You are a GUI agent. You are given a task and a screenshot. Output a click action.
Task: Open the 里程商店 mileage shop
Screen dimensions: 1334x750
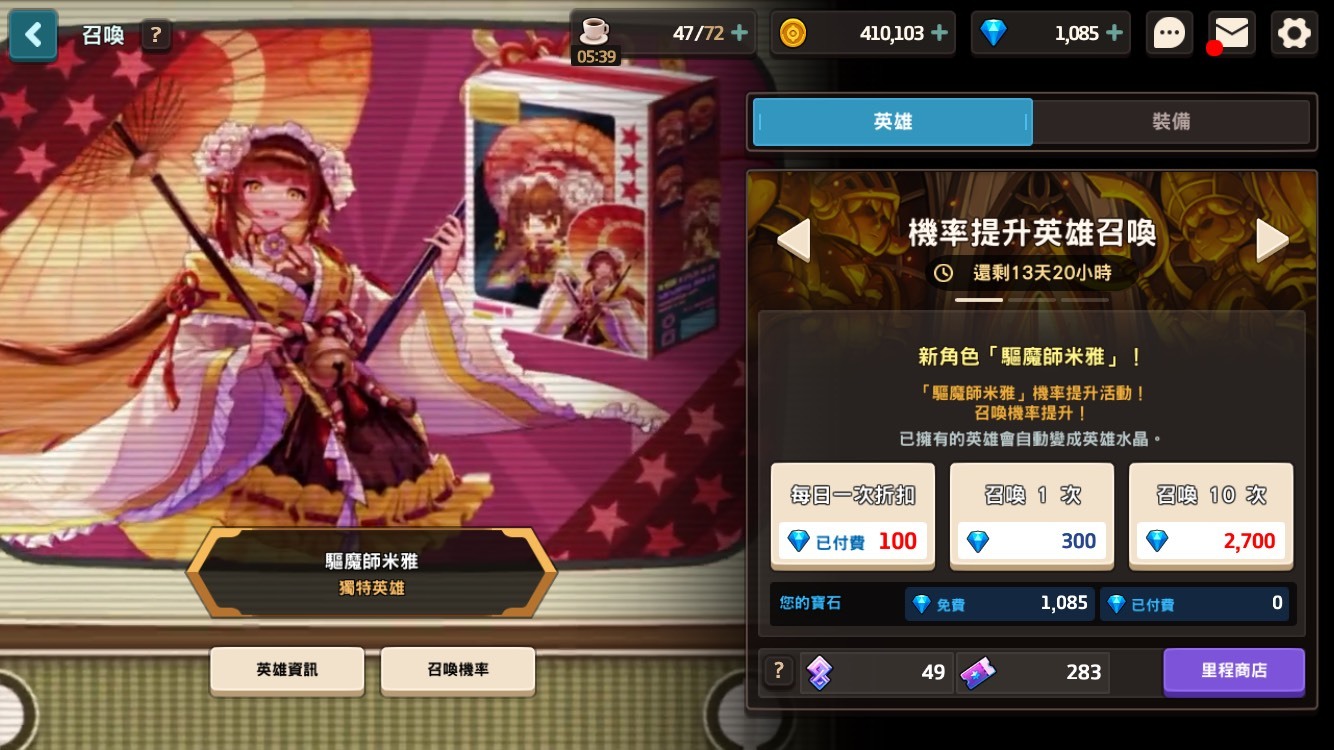pos(1234,672)
